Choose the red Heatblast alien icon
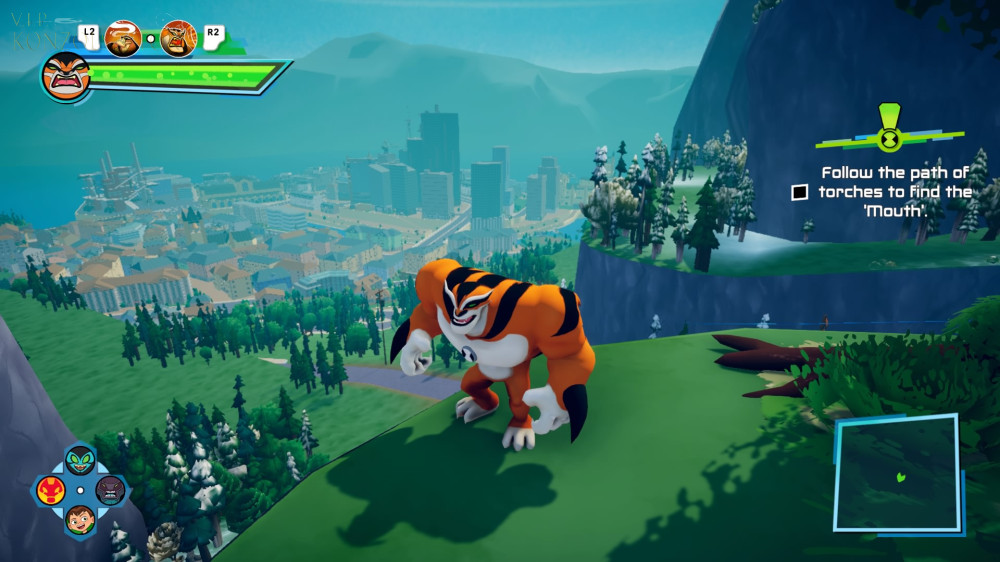Image resolution: width=1000 pixels, height=562 pixels. [51, 490]
